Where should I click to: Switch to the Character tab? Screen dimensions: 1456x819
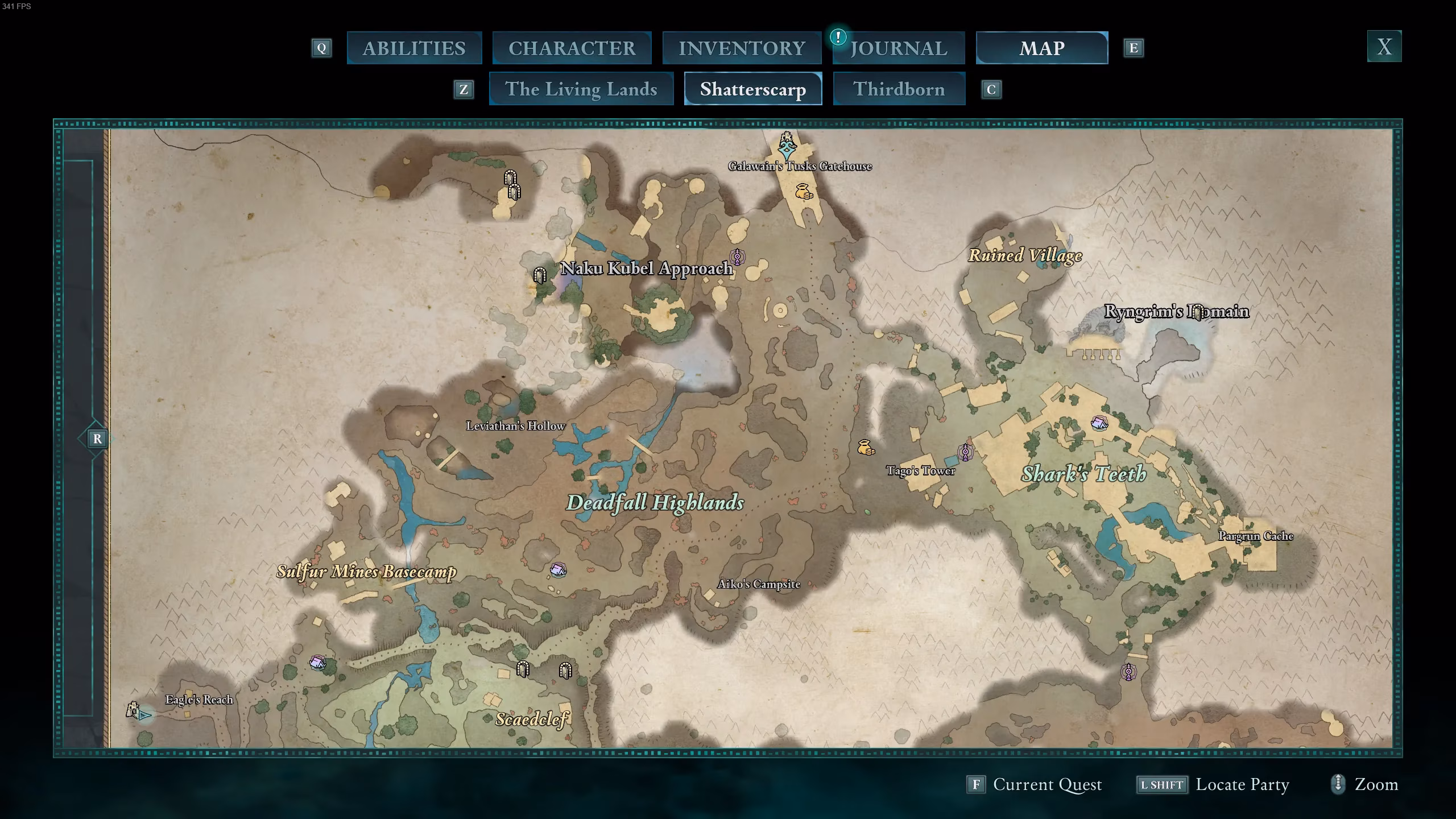coord(572,48)
